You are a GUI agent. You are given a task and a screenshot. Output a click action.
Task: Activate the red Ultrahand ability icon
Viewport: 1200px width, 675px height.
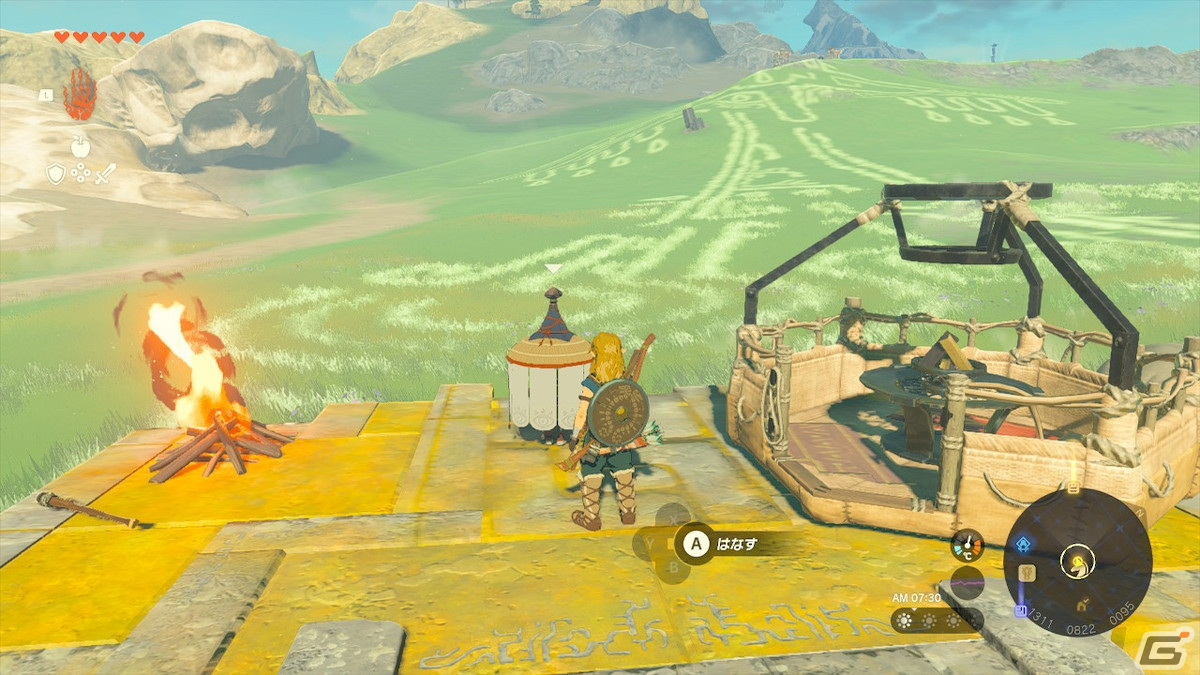79,93
